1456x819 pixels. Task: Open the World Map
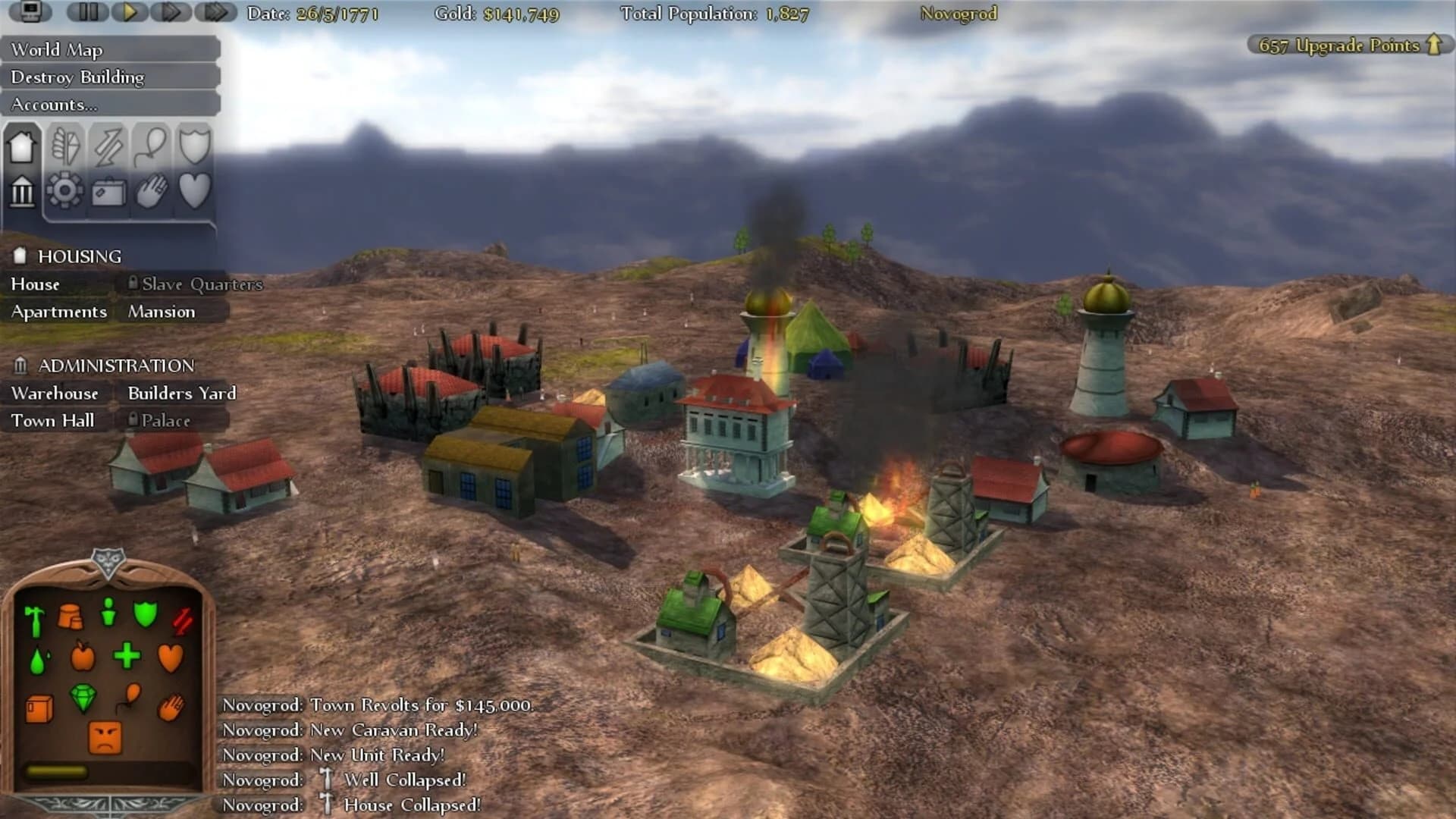(57, 49)
